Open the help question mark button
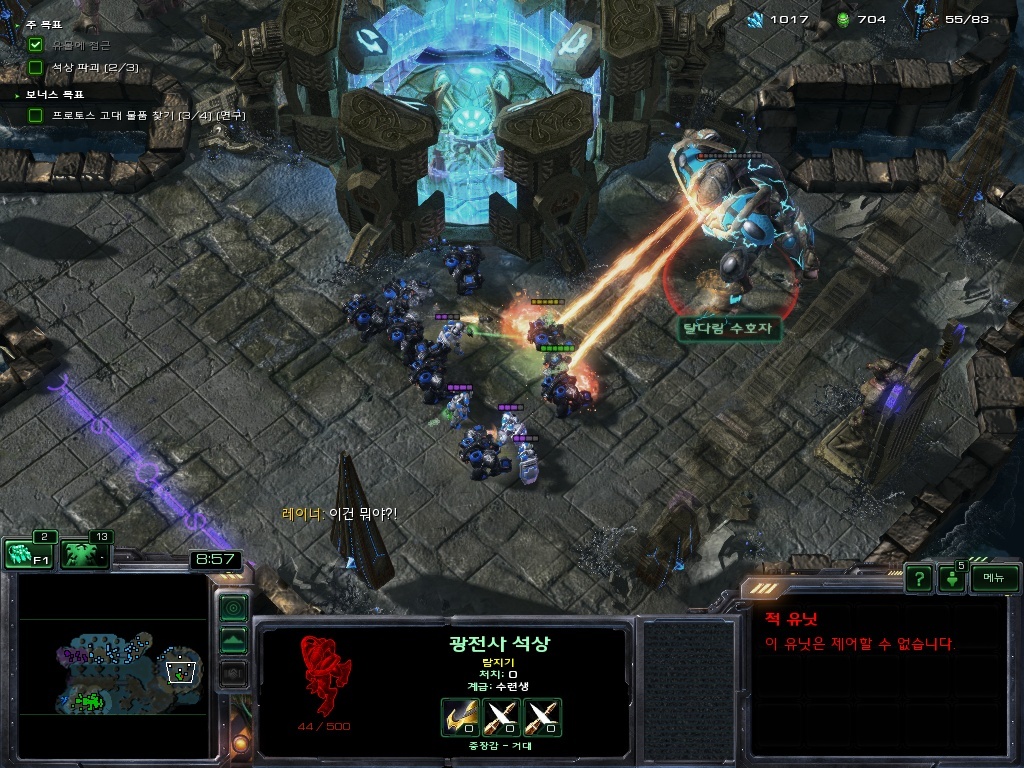Image resolution: width=1024 pixels, height=768 pixels. coord(918,578)
